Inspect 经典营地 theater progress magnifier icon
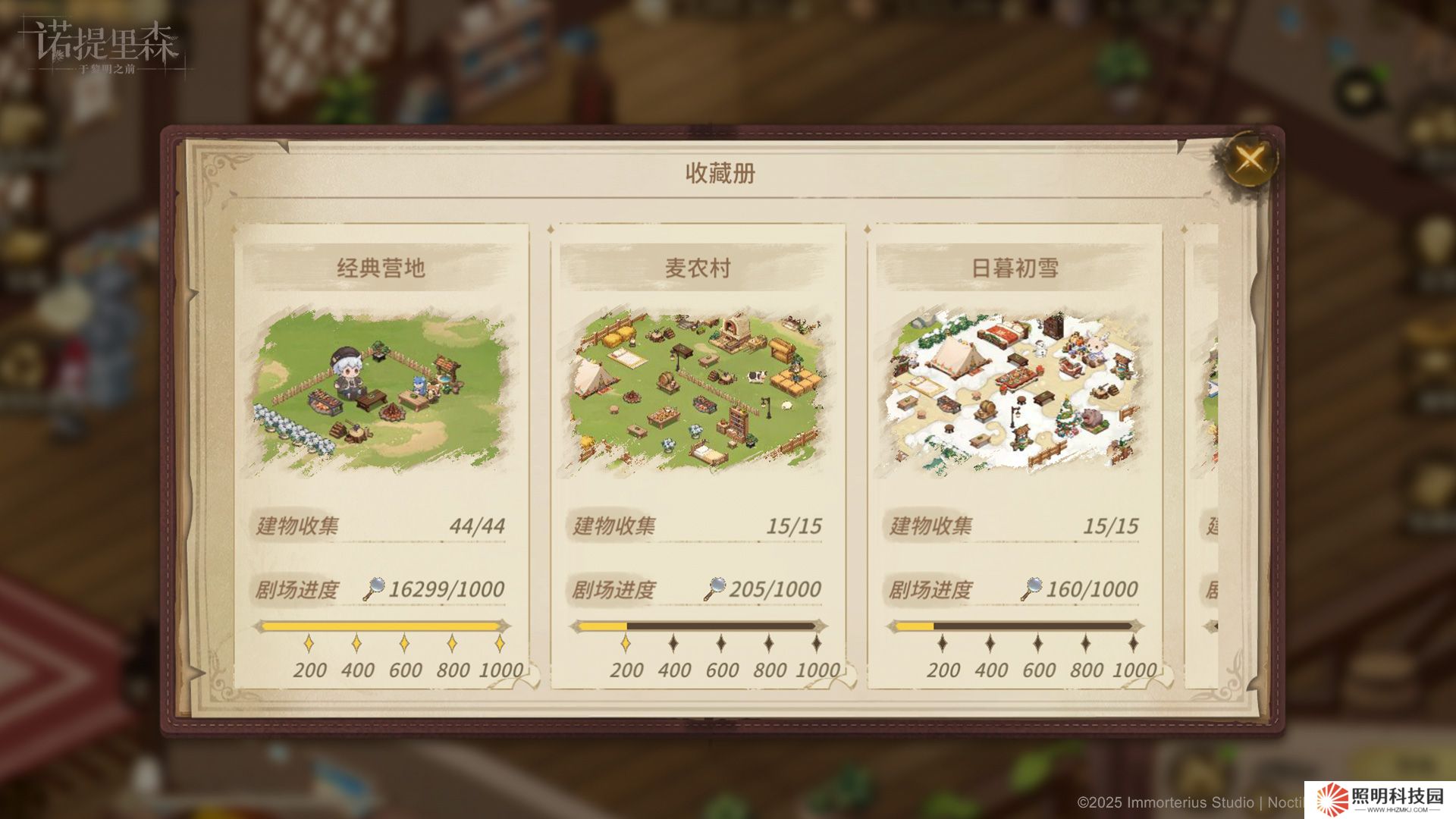This screenshot has height=819, width=1456. [374, 588]
